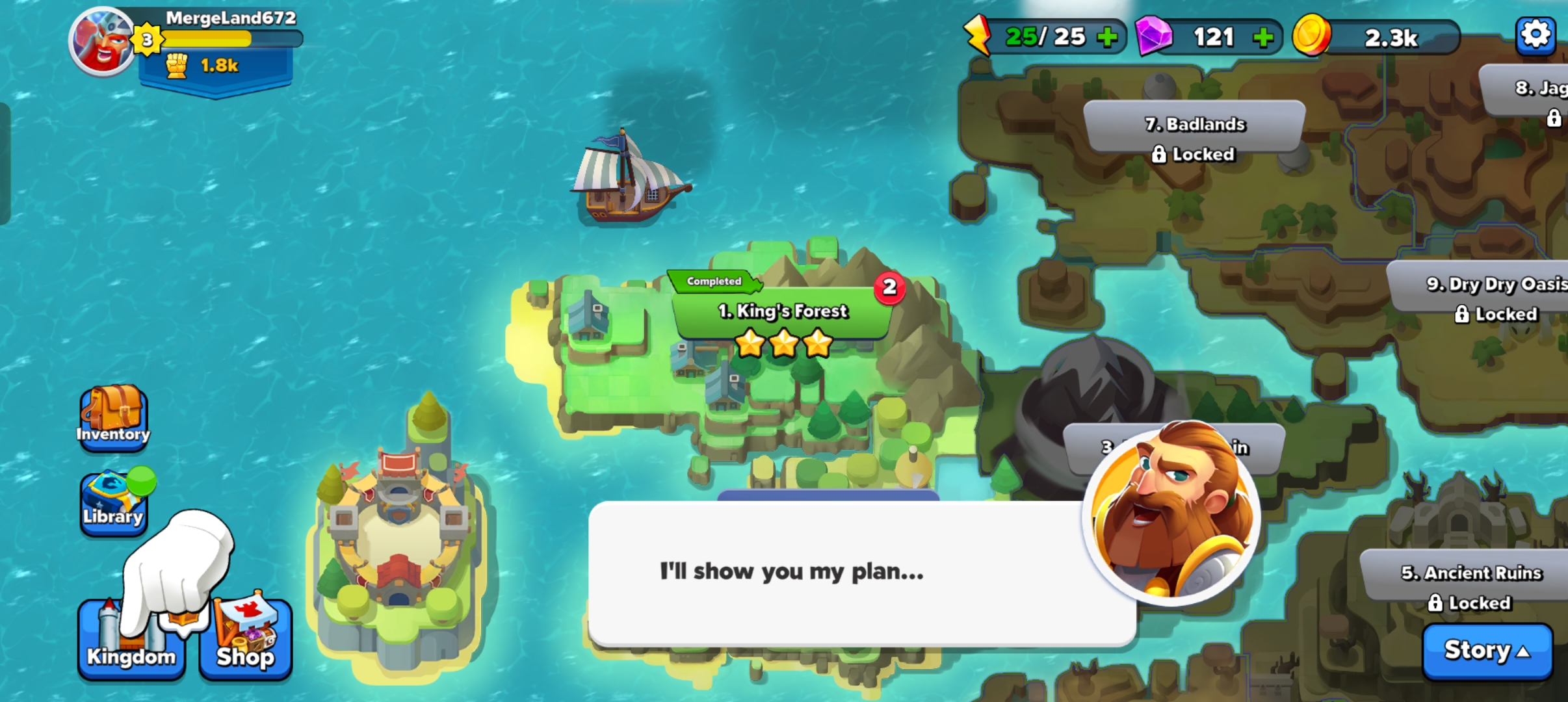Add energy with the green plus
The height and width of the screenshot is (702, 1568).
(x=1106, y=37)
